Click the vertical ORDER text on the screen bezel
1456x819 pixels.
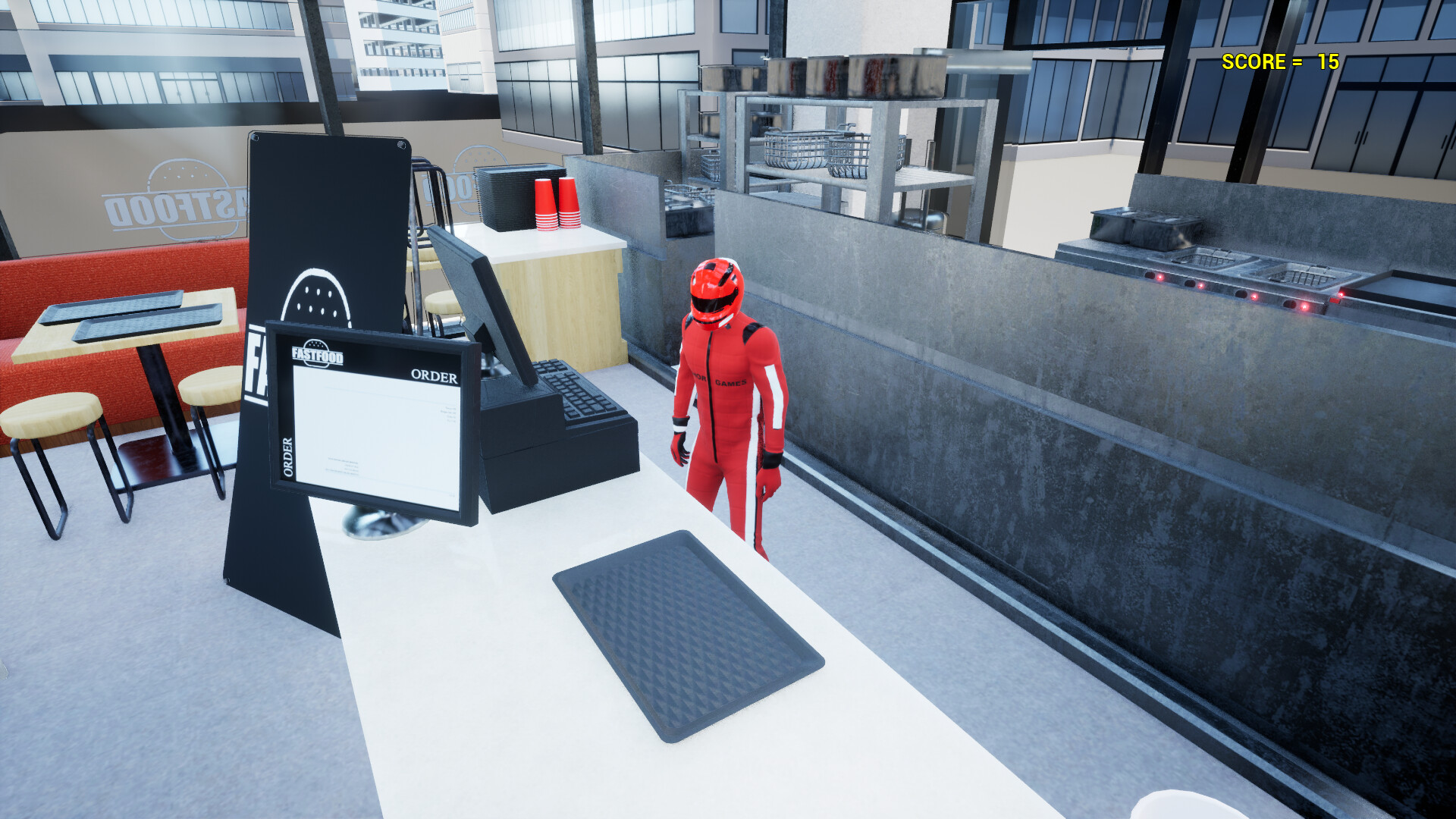click(288, 456)
